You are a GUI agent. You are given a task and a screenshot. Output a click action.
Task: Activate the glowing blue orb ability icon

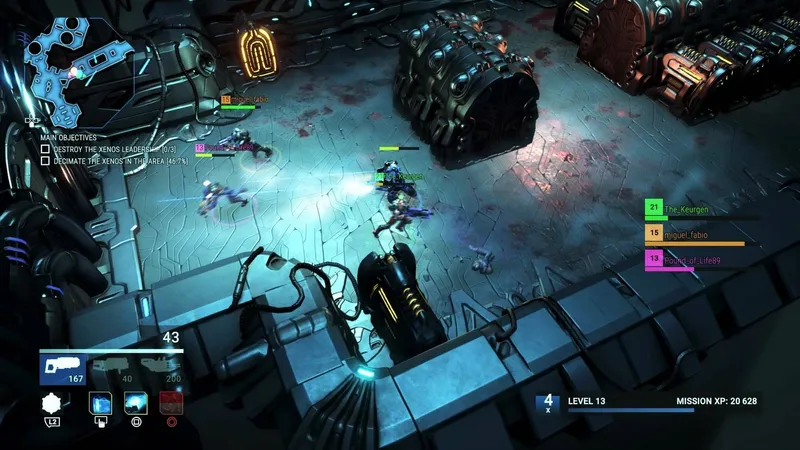coord(136,404)
